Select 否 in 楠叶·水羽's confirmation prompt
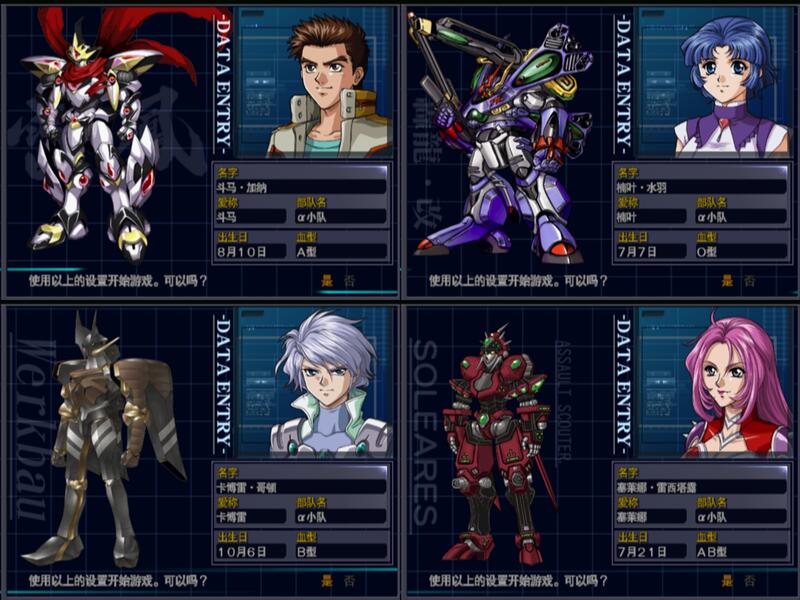This screenshot has width=800, height=600. [x=750, y=280]
